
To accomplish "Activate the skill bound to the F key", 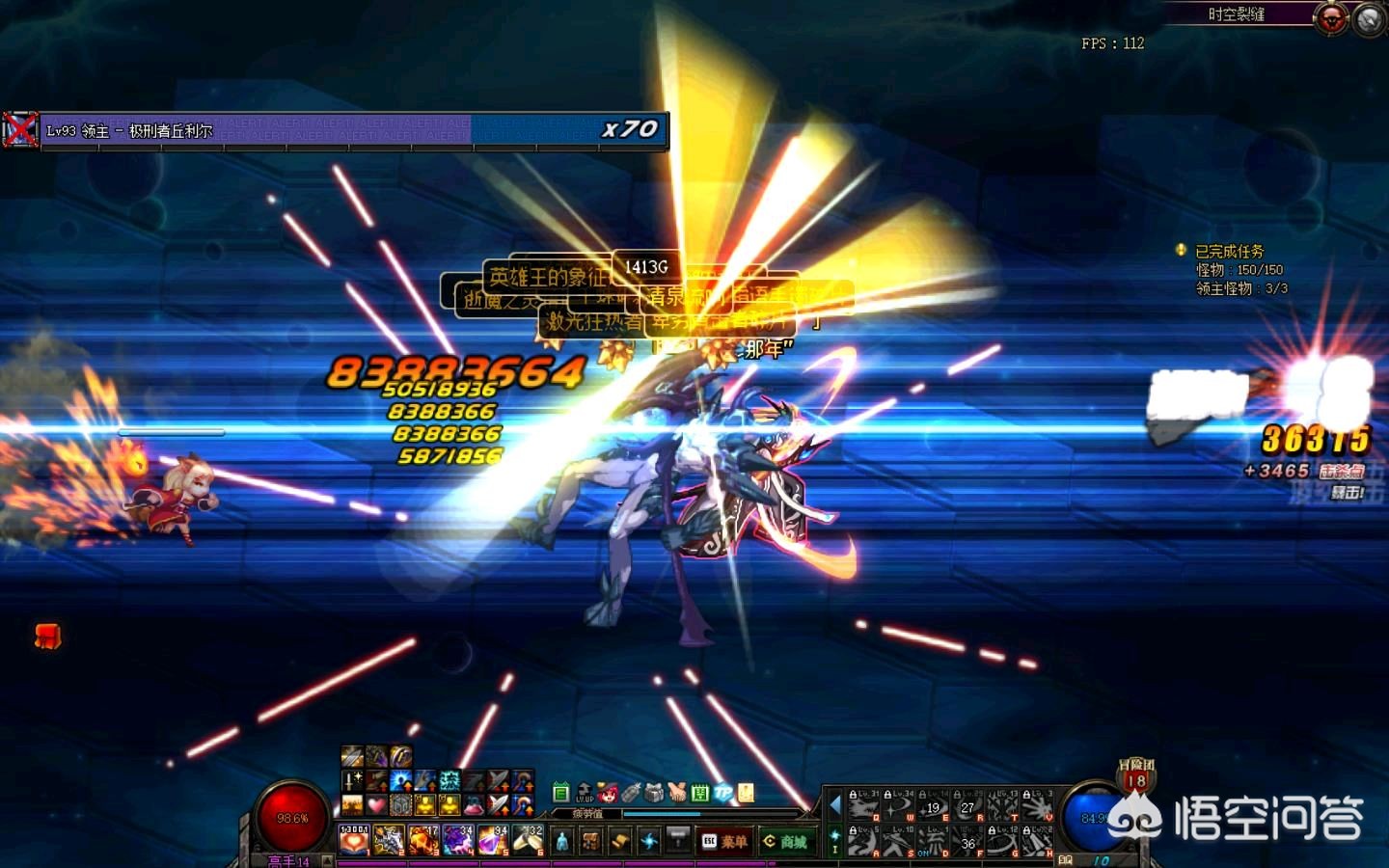I will click(x=967, y=841).
